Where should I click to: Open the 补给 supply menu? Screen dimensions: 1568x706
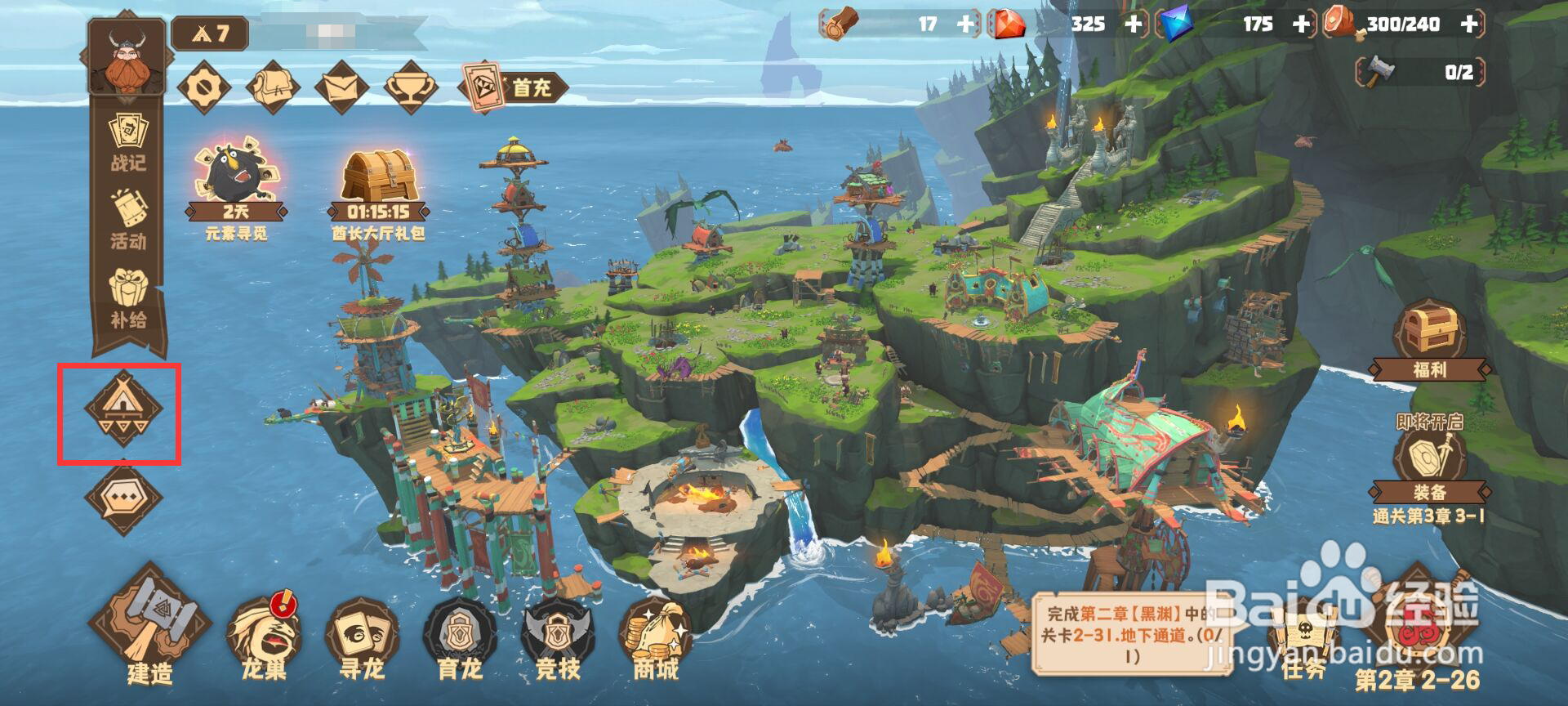pyautogui.click(x=128, y=299)
